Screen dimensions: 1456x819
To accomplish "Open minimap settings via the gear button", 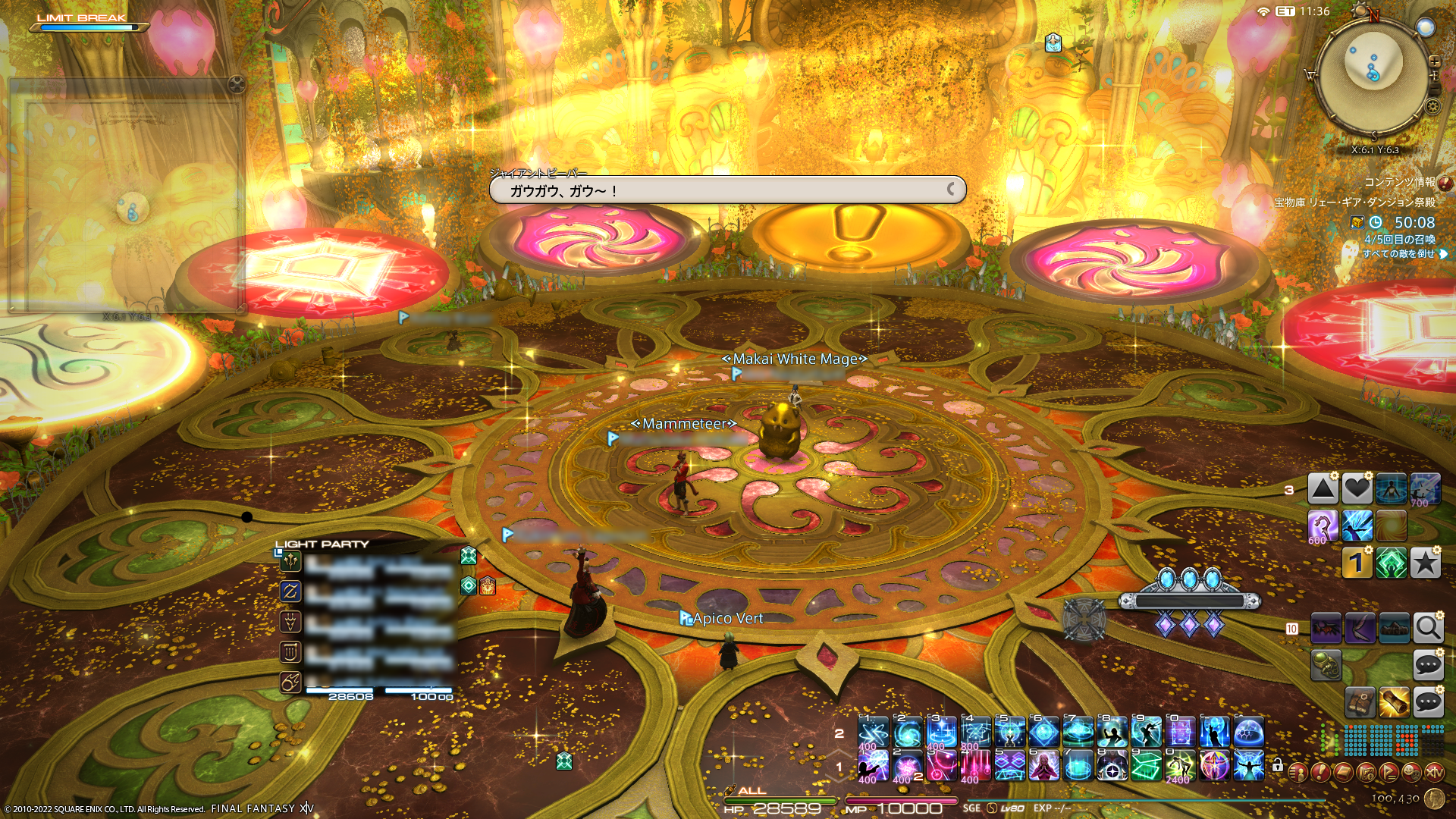I will tap(1432, 107).
